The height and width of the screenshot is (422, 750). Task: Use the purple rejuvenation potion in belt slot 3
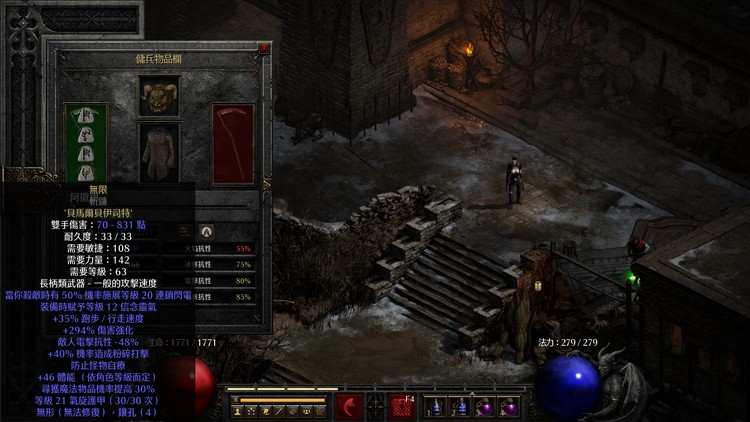(x=485, y=407)
